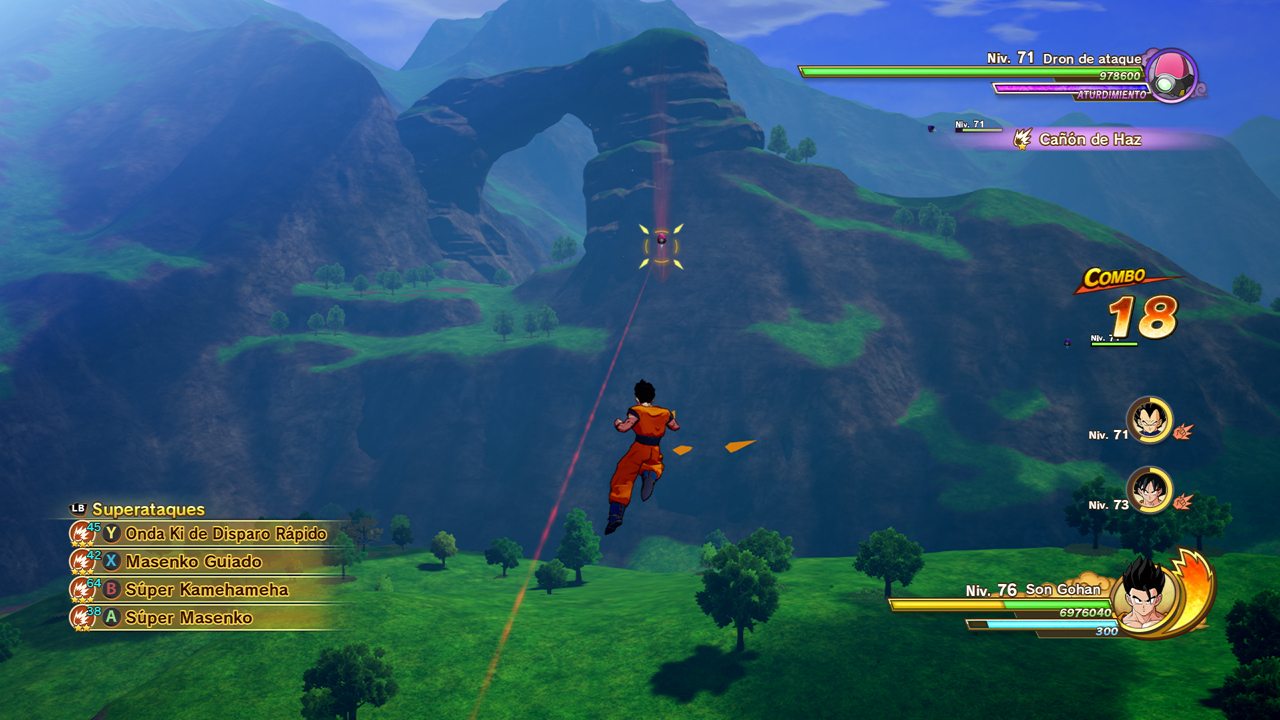The height and width of the screenshot is (720, 1280).
Task: Click the Superataques palette header
Action: coord(147,509)
